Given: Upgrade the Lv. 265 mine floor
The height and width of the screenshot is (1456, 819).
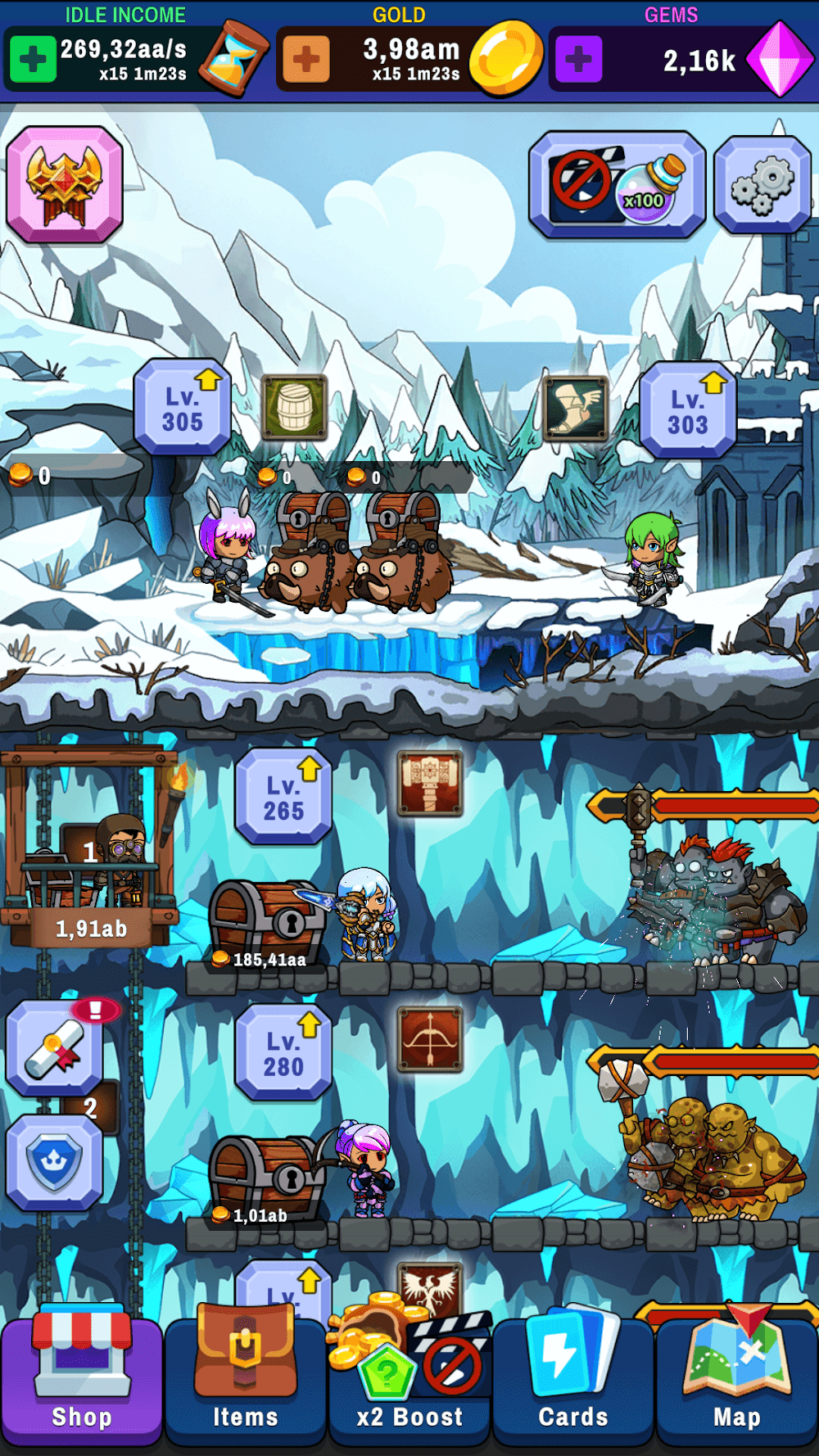Looking at the screenshot, I should 283,797.
